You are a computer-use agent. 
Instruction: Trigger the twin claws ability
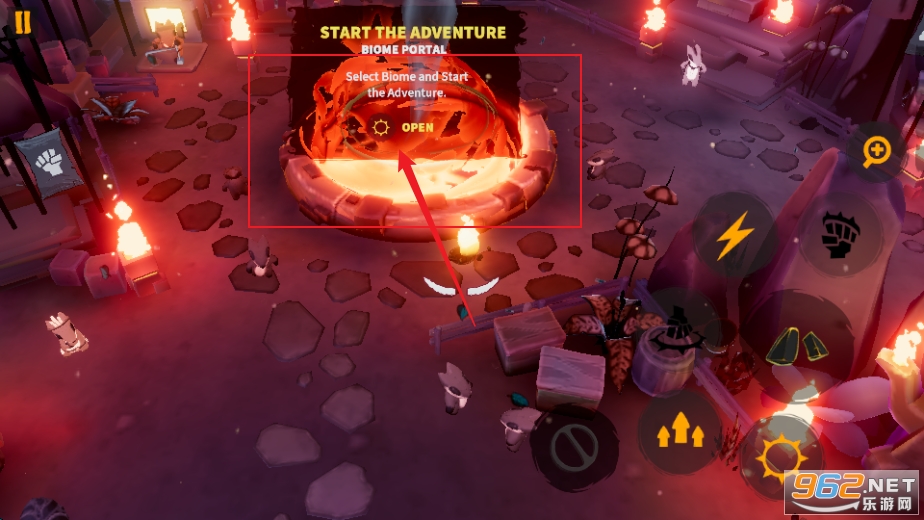pos(797,344)
